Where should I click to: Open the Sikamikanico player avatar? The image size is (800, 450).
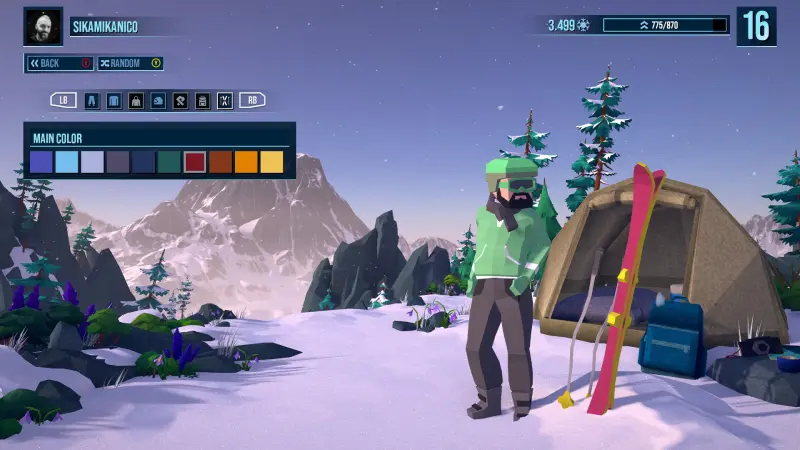pos(43,26)
